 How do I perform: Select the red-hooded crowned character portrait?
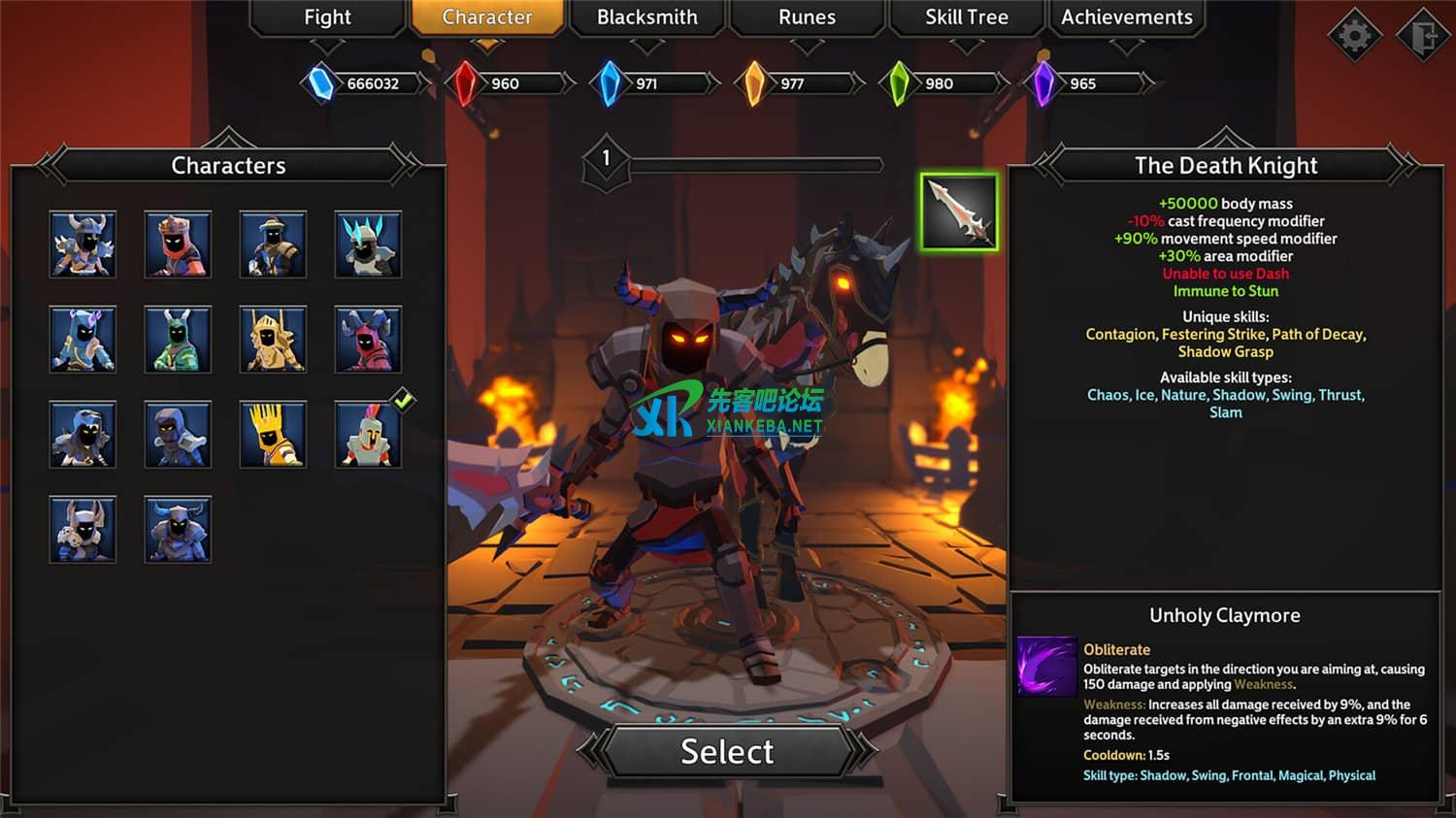(x=178, y=245)
